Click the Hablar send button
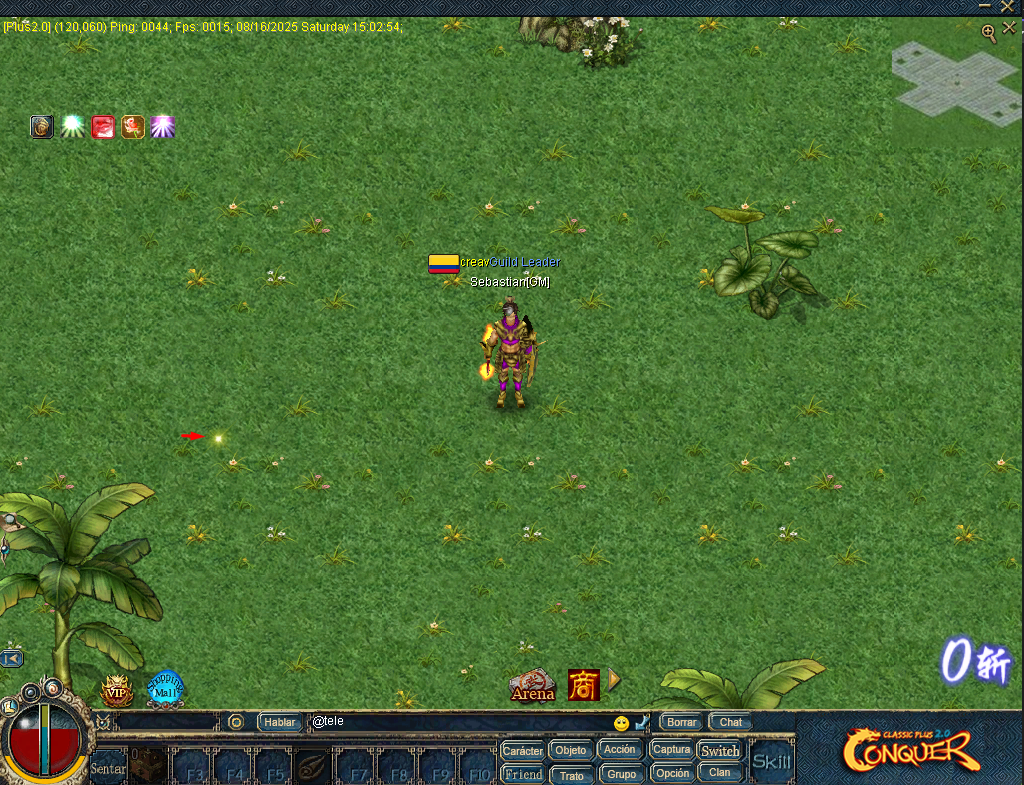Viewport: 1024px width, 785px height. (x=280, y=722)
